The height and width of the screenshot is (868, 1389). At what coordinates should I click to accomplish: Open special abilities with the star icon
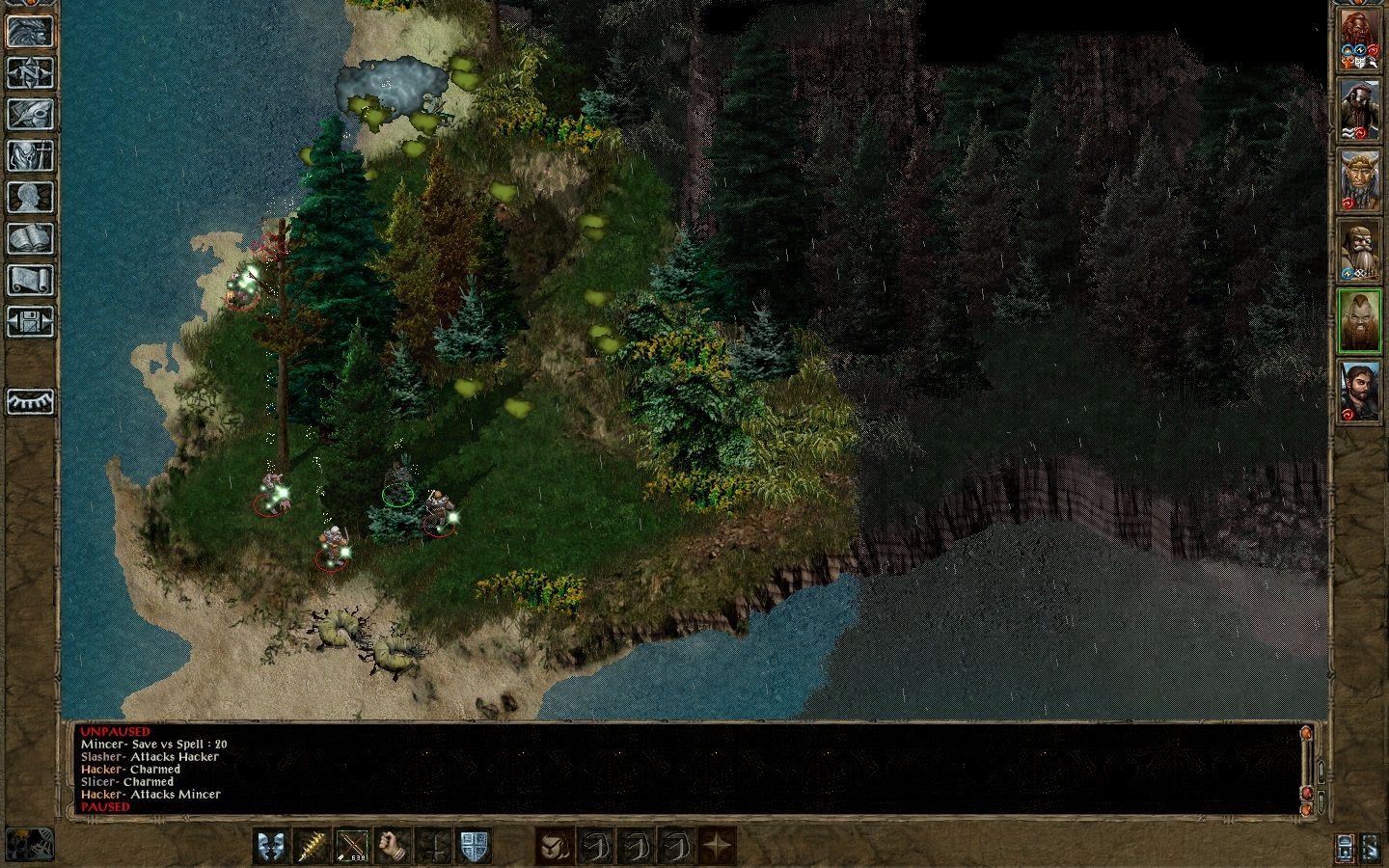click(x=718, y=846)
